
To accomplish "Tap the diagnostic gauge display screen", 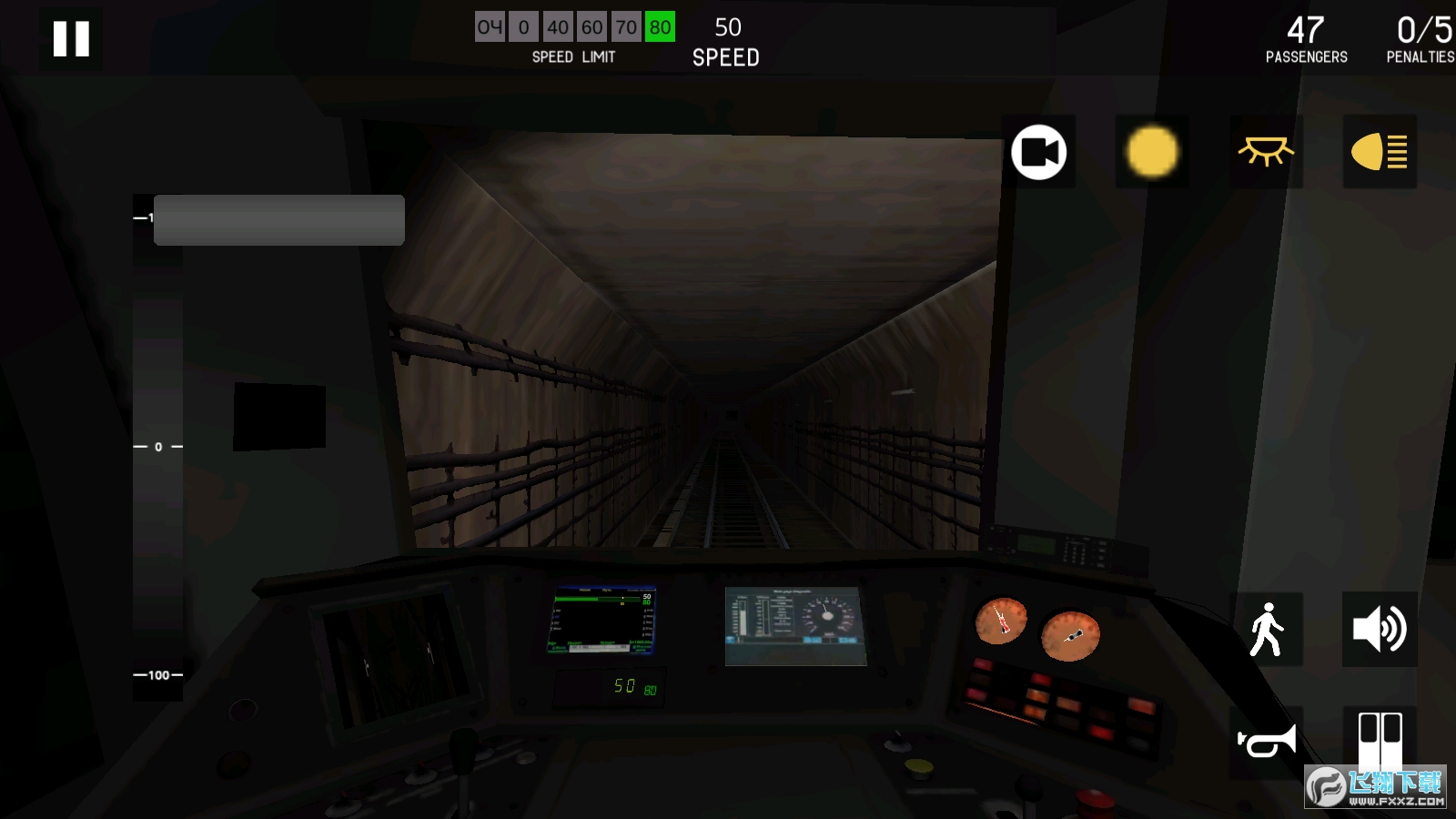I will 795,623.
